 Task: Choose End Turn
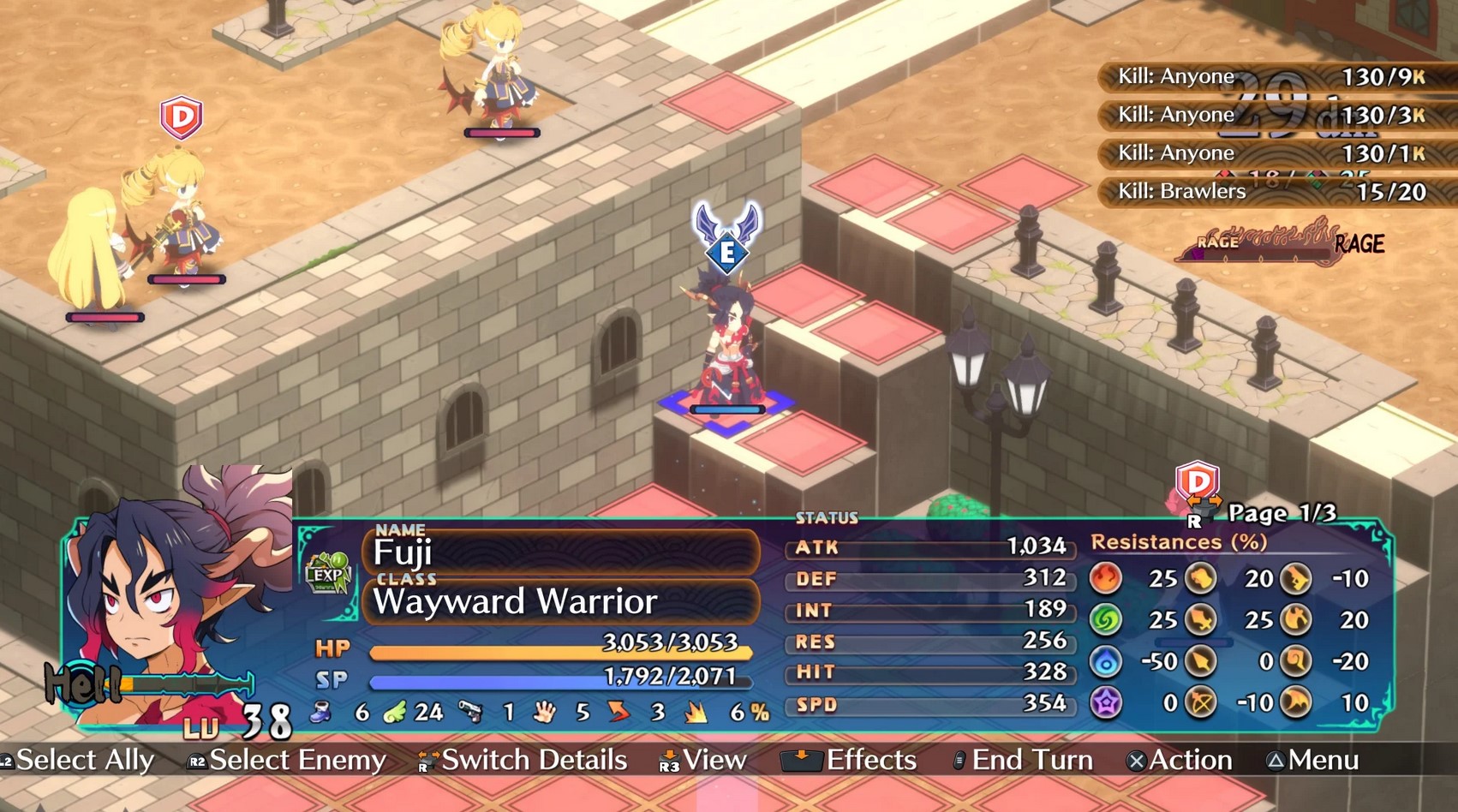click(1024, 761)
